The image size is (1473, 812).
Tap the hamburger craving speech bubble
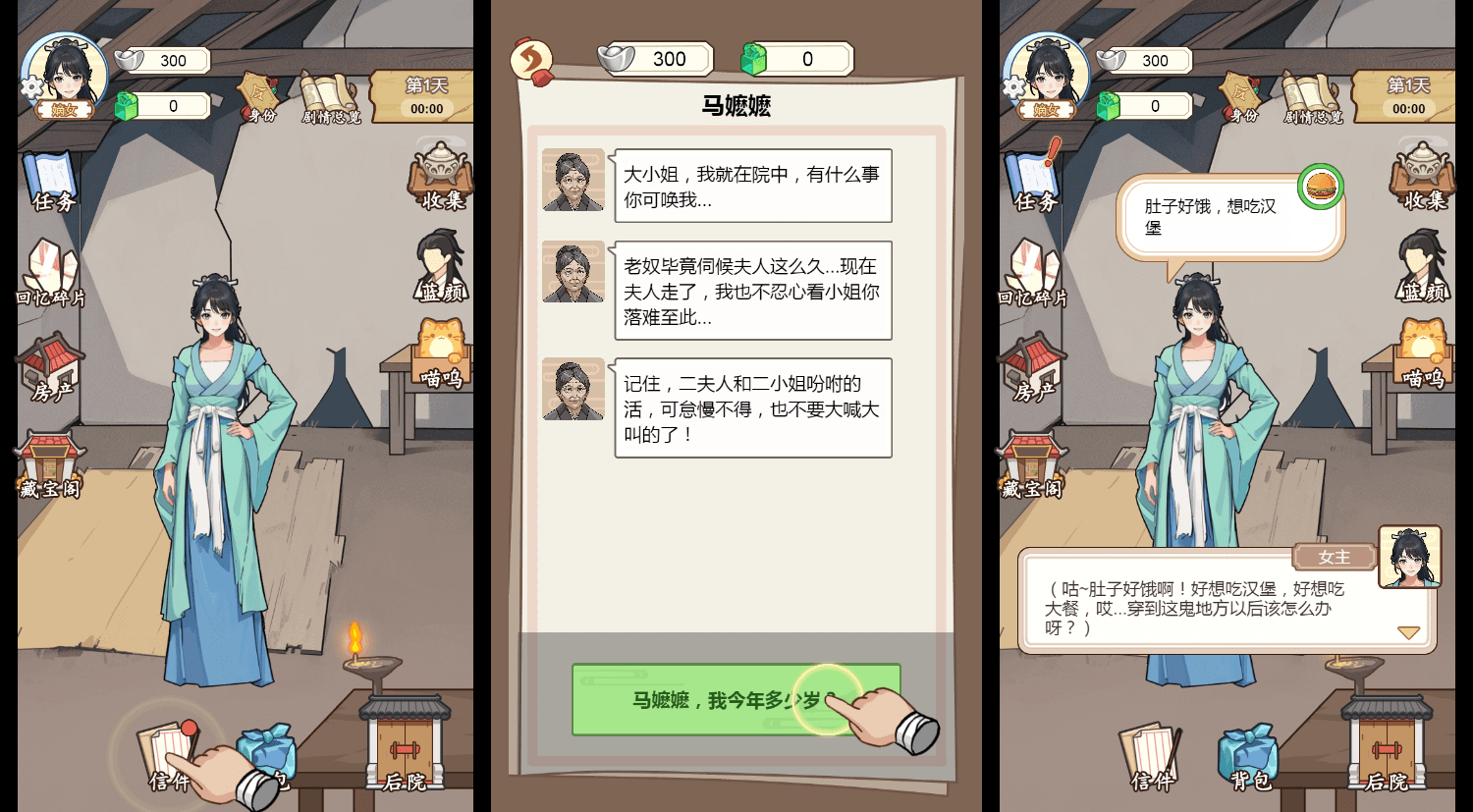[x=1227, y=208]
